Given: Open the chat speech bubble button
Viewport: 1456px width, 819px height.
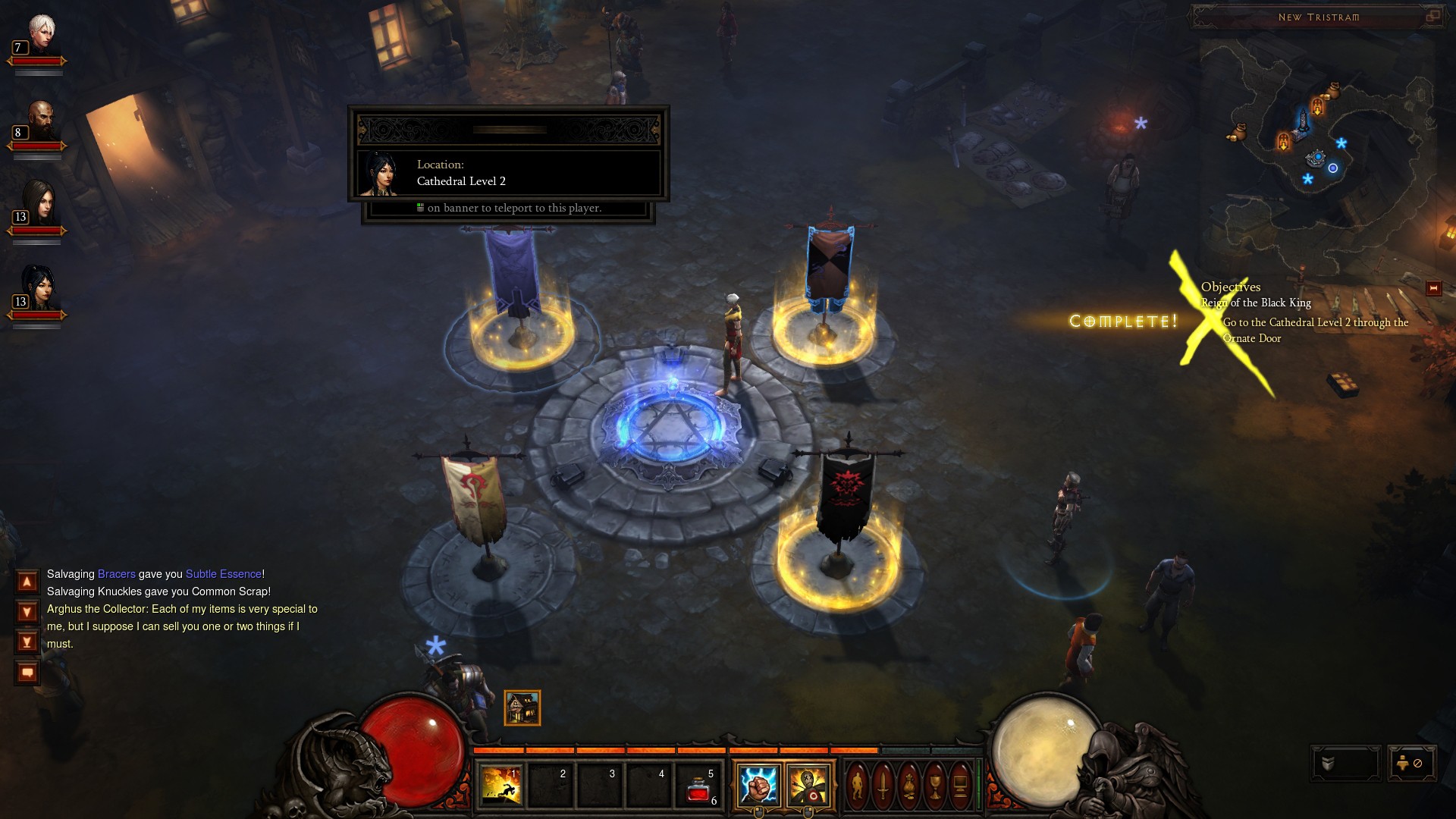Looking at the screenshot, I should (27, 673).
